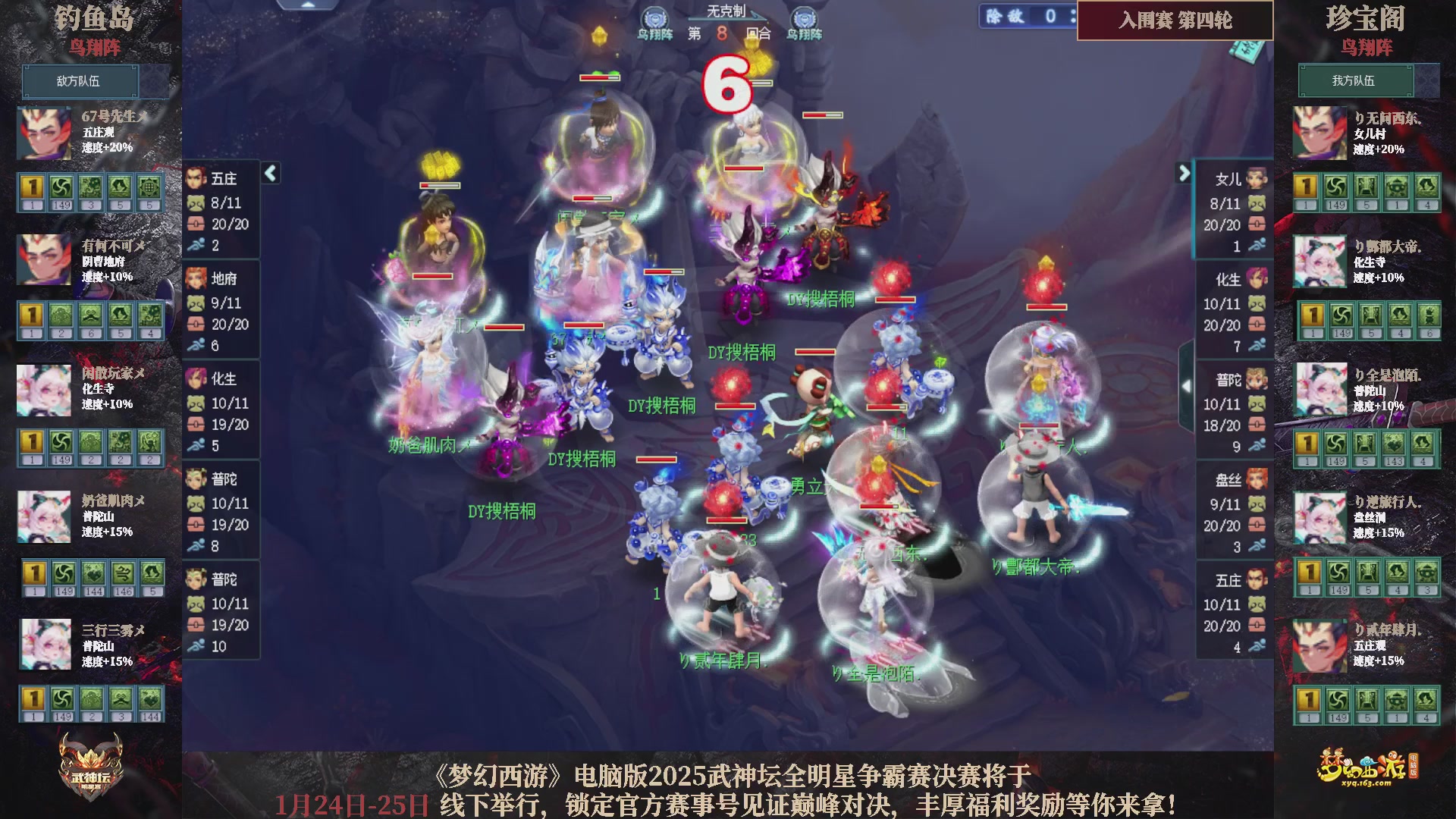Collapse the left party panel with the left arrow
1456x819 pixels.
269,173
